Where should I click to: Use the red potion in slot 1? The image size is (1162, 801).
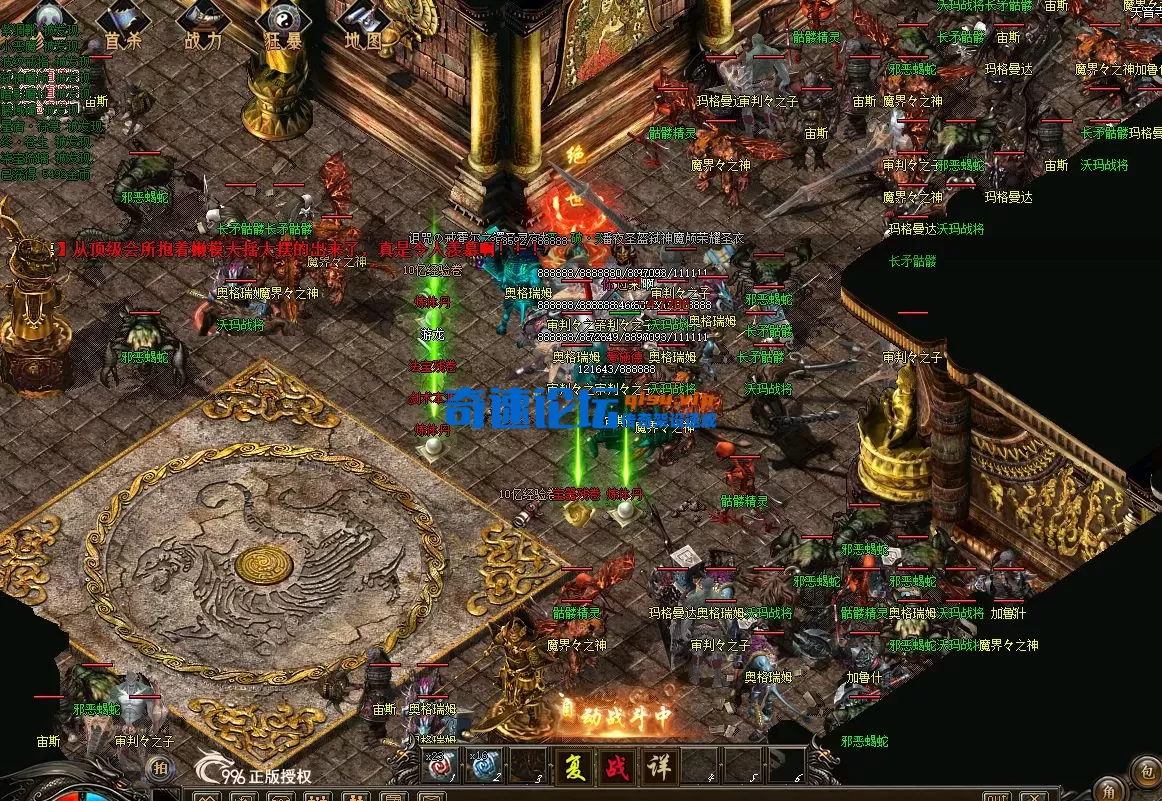coord(441,766)
